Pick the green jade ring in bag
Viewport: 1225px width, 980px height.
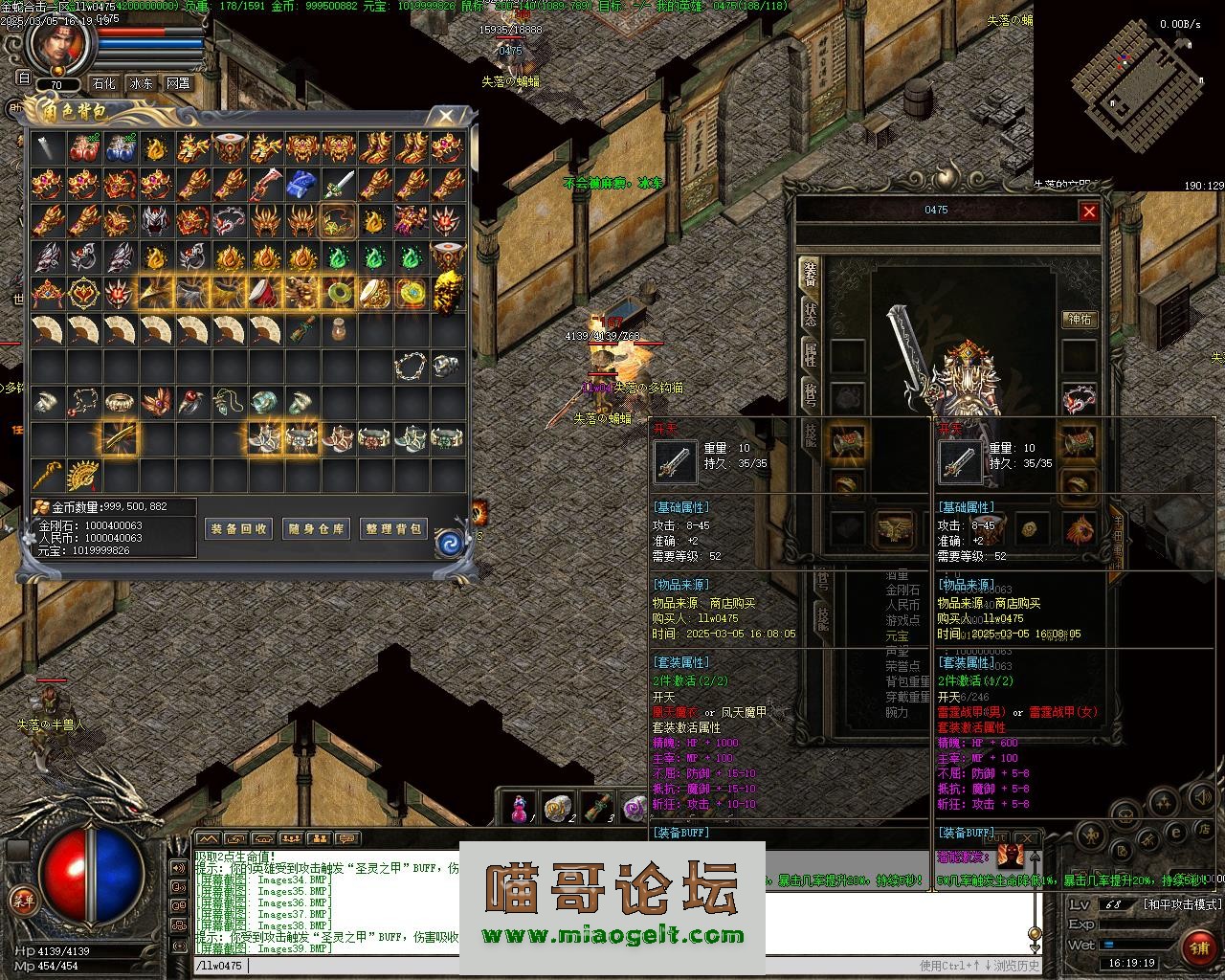(x=338, y=293)
